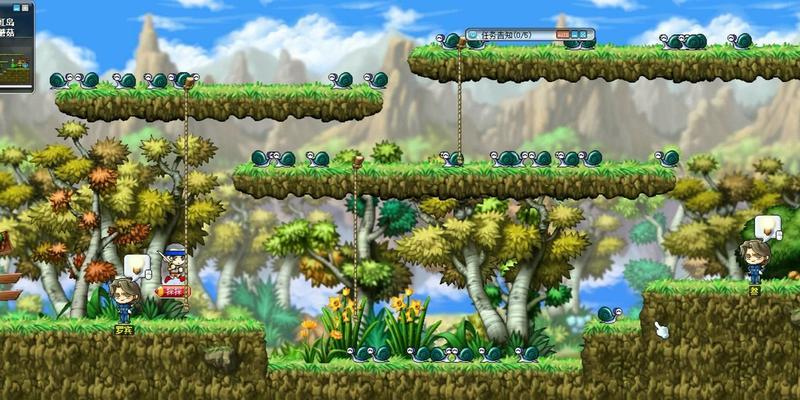Open the lightbulb quest bubble above the right-side NPC
800x400 pixels.
(x=767, y=227)
